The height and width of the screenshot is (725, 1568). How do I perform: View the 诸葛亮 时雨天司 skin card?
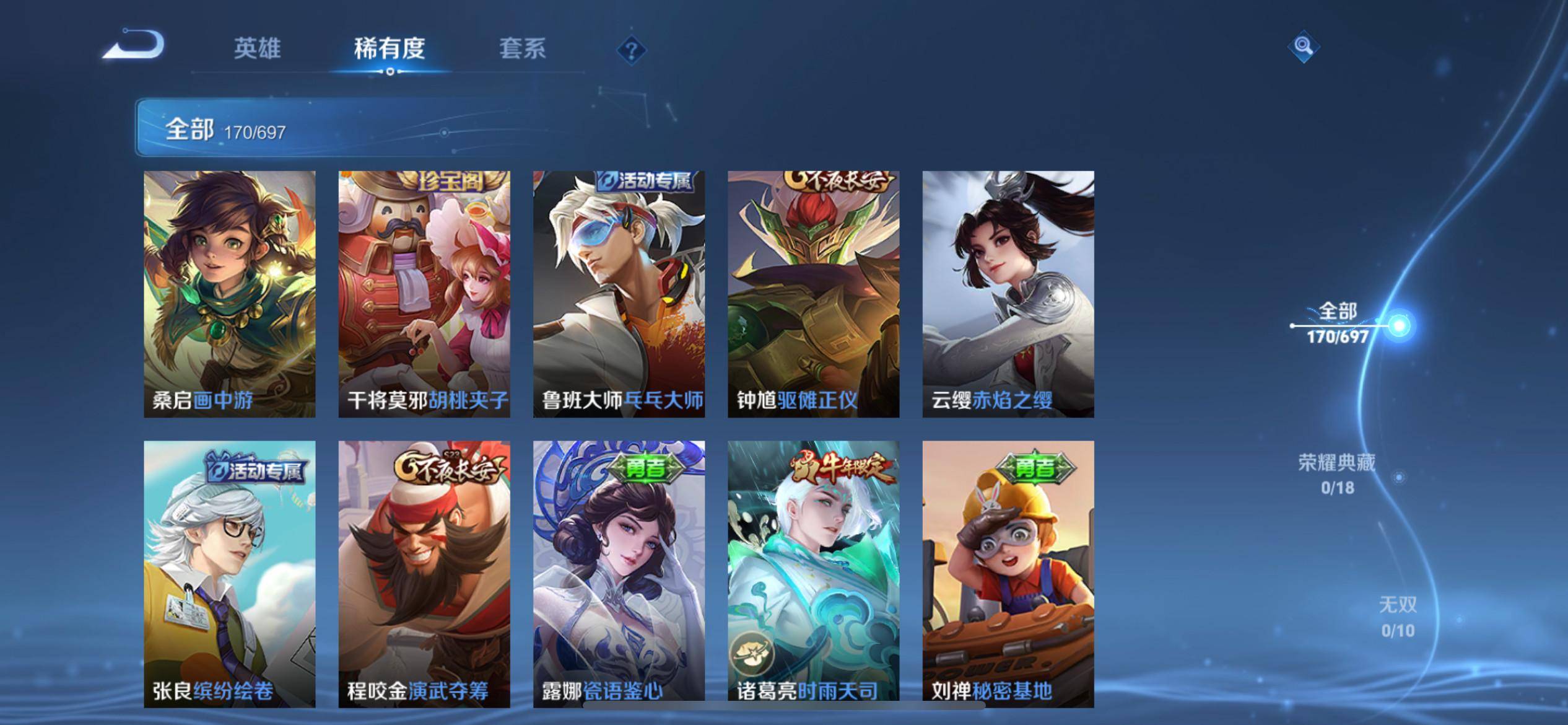click(x=813, y=573)
